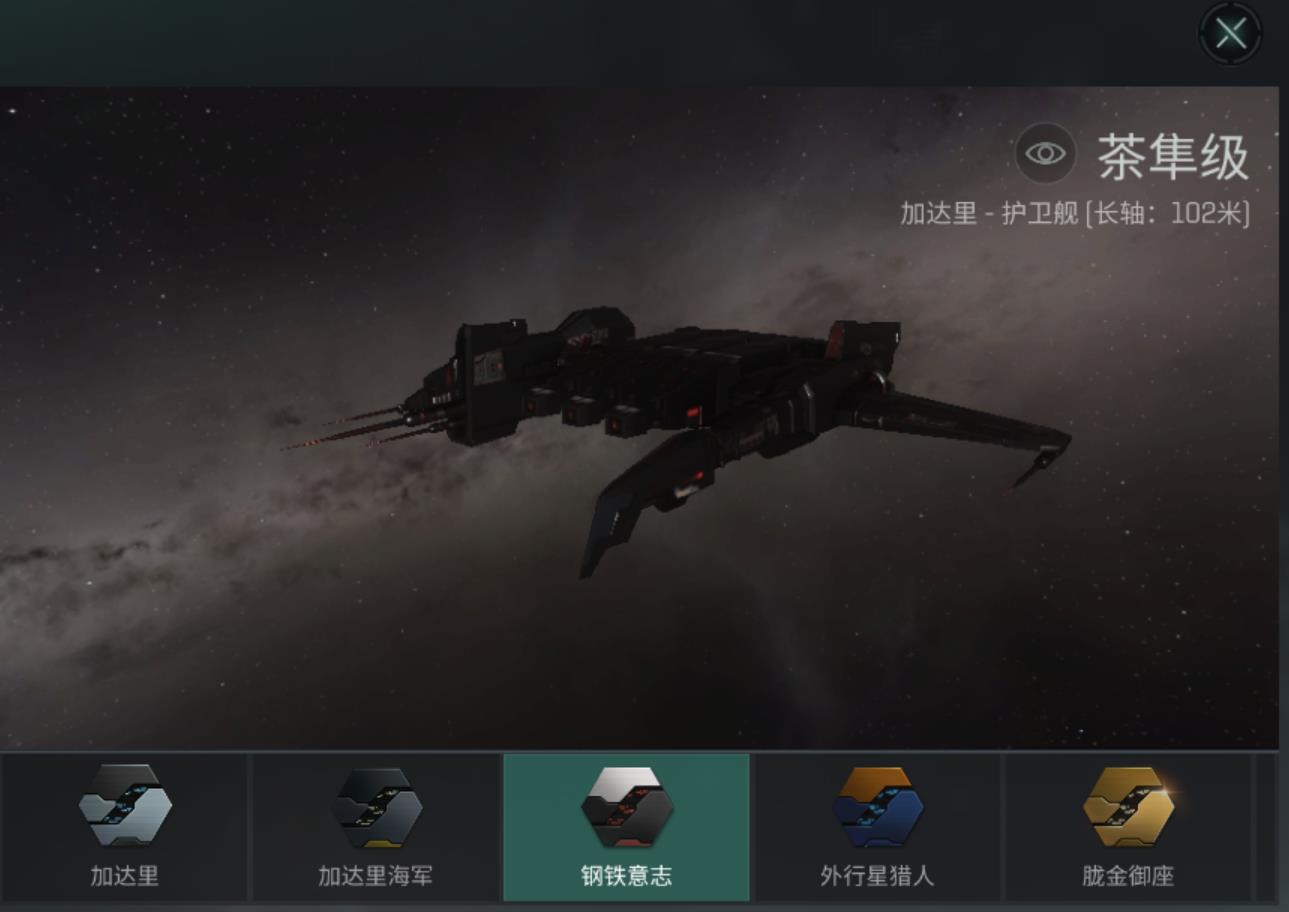Toggle ship visibility with the eye icon
Image resolution: width=1289 pixels, height=912 pixels.
(x=1046, y=152)
